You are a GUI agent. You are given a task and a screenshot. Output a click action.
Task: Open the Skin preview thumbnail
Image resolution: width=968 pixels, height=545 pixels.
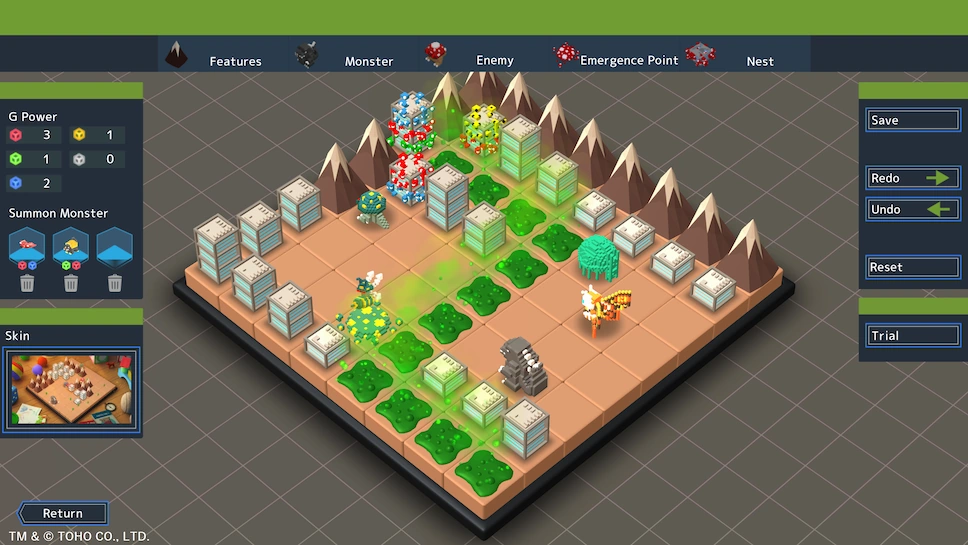tap(71, 390)
